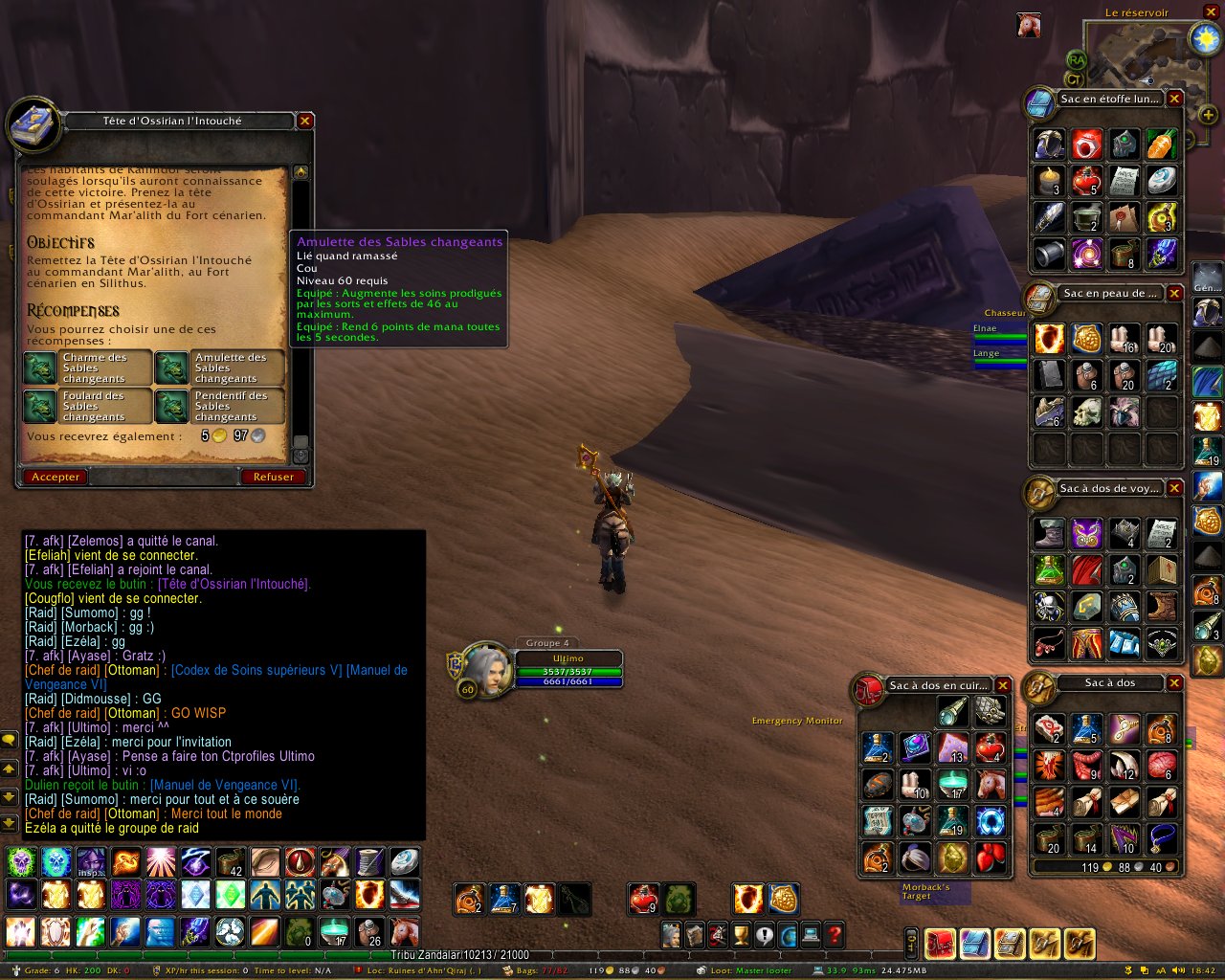This screenshot has width=1225, height=980.
Task: Open the character info micro button
Action: [x=672, y=935]
